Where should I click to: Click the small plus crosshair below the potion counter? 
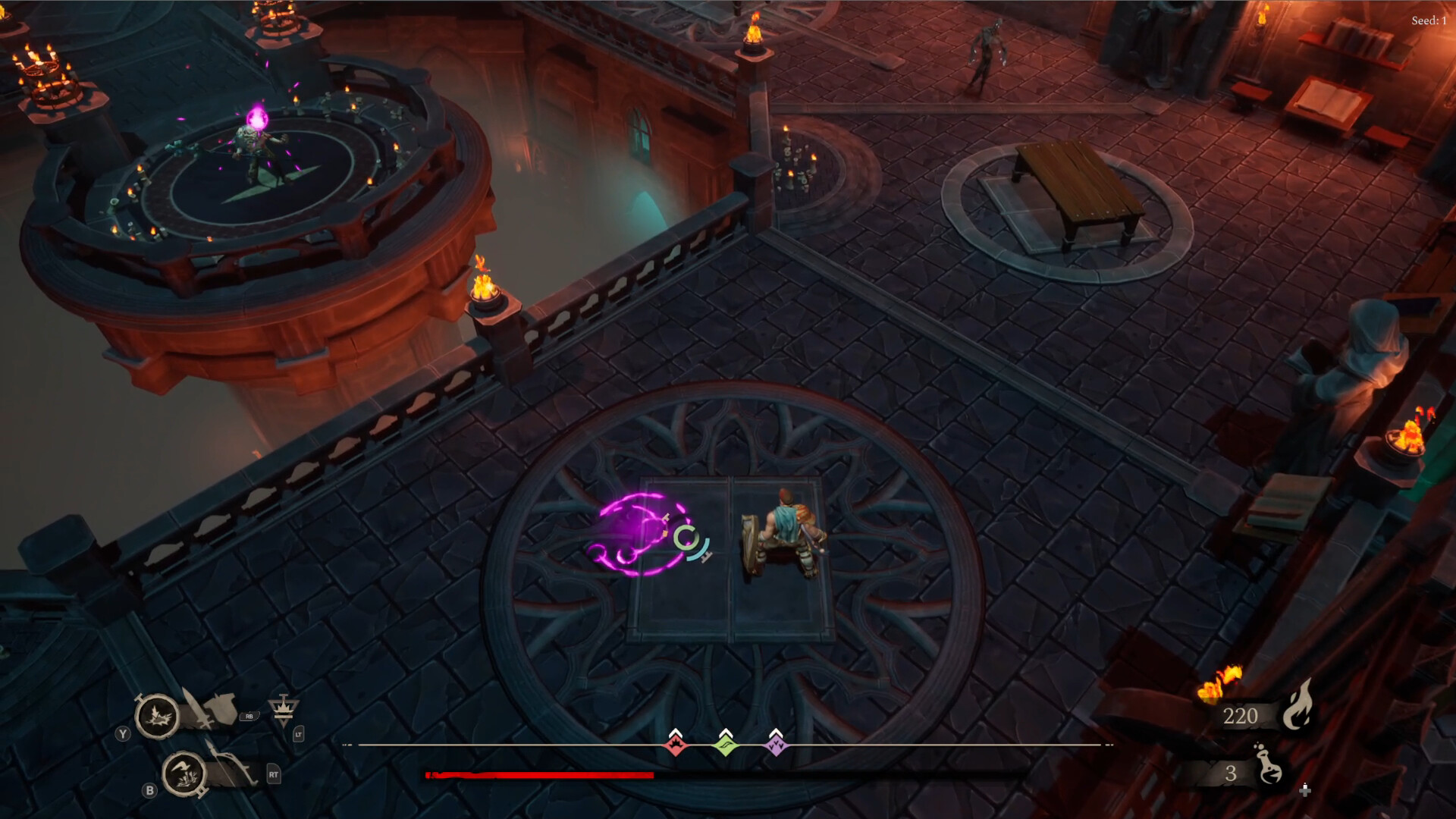[x=1305, y=792]
